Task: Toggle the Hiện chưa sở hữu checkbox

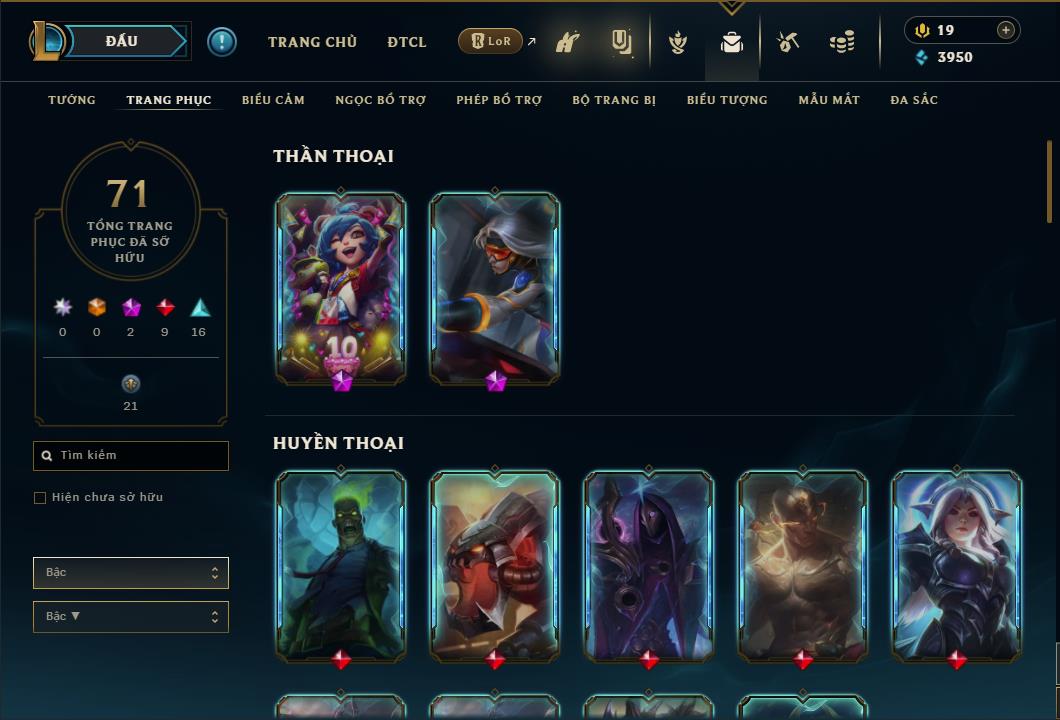Action: point(40,498)
